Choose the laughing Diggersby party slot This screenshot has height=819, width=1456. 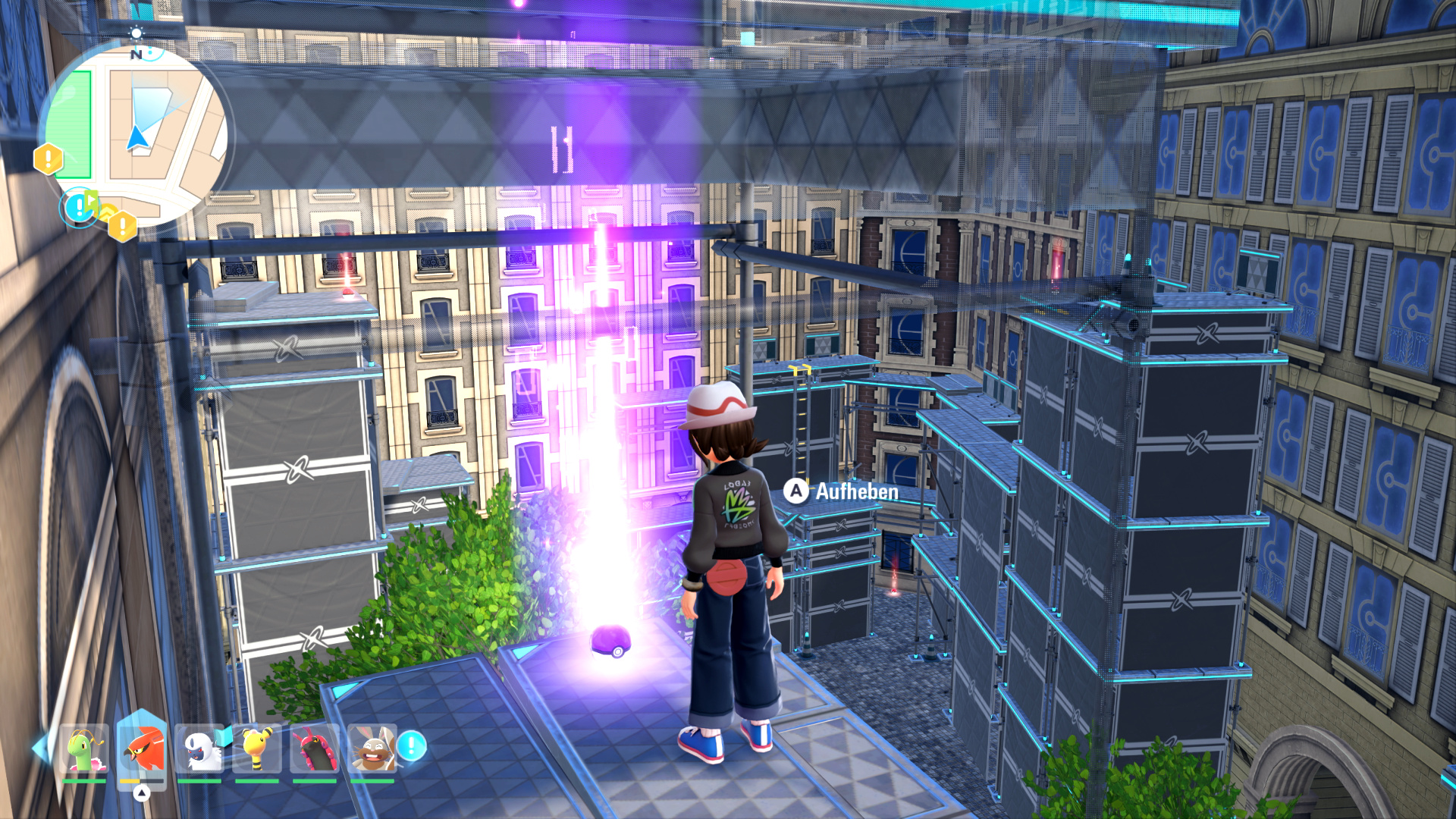coord(372,749)
